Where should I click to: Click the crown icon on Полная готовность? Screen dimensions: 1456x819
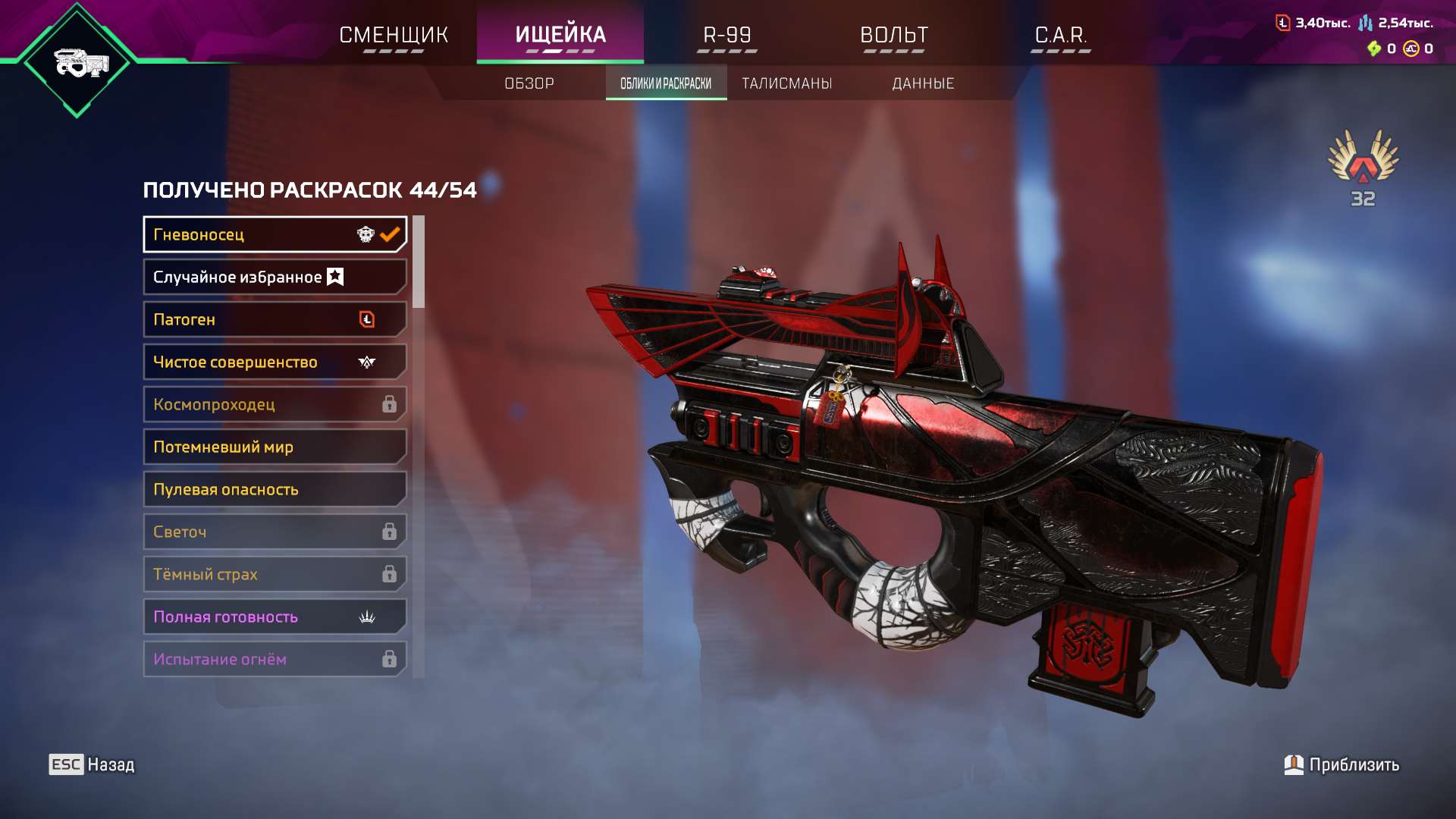(x=367, y=617)
